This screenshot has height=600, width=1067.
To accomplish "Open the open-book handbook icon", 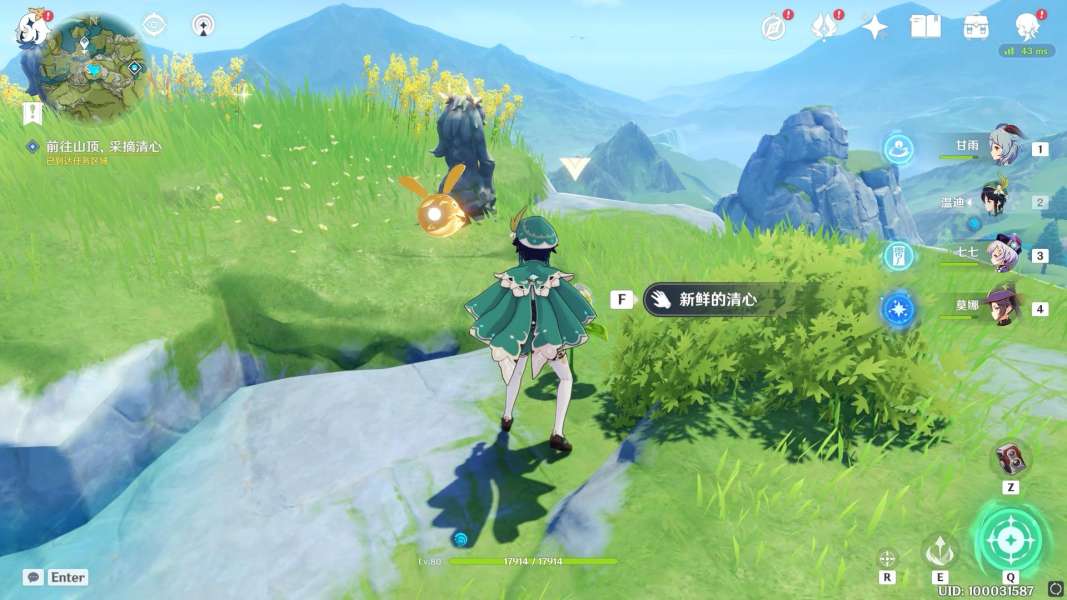I will pos(925,27).
